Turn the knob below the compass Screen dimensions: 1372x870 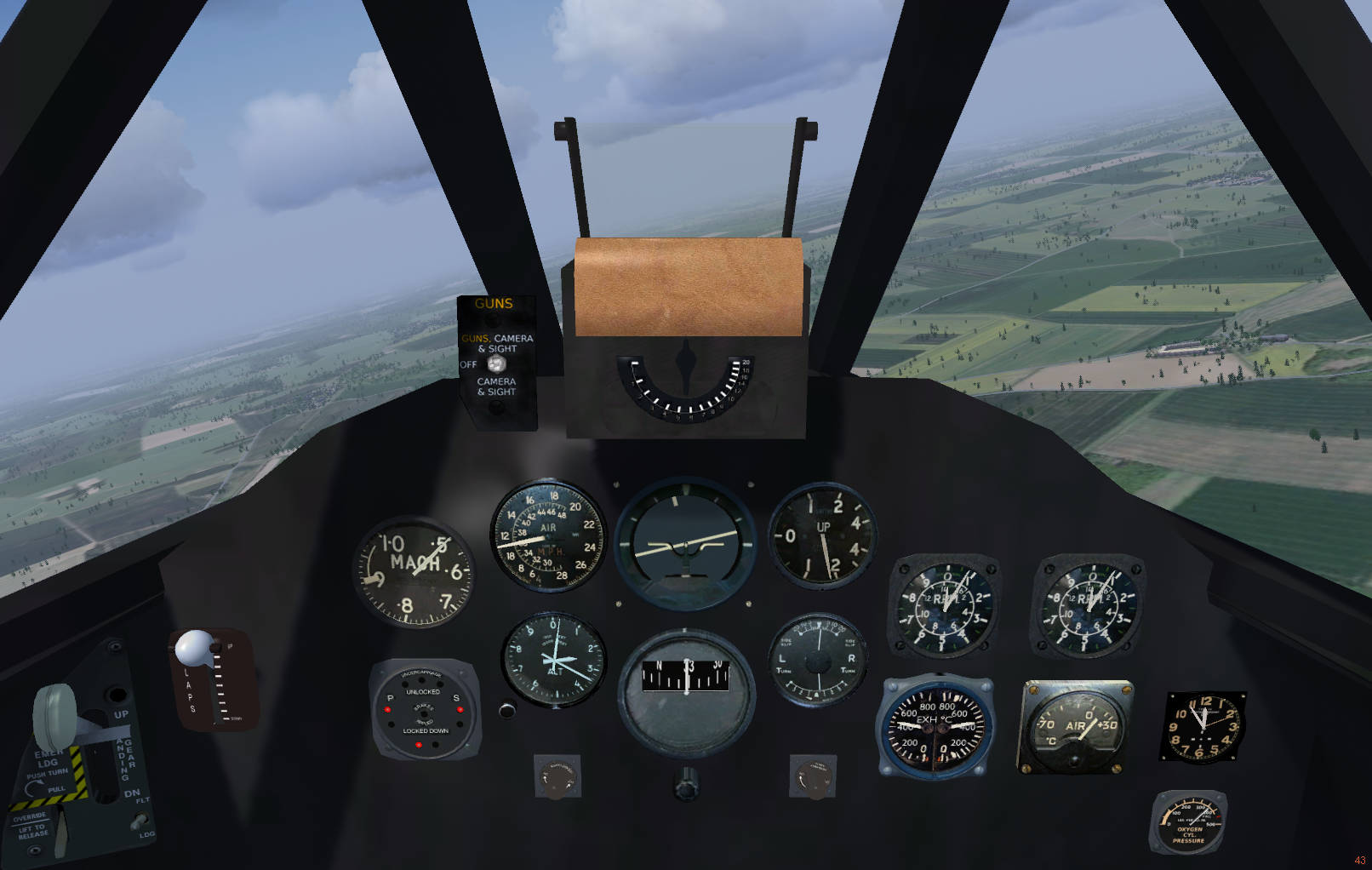coord(686,783)
